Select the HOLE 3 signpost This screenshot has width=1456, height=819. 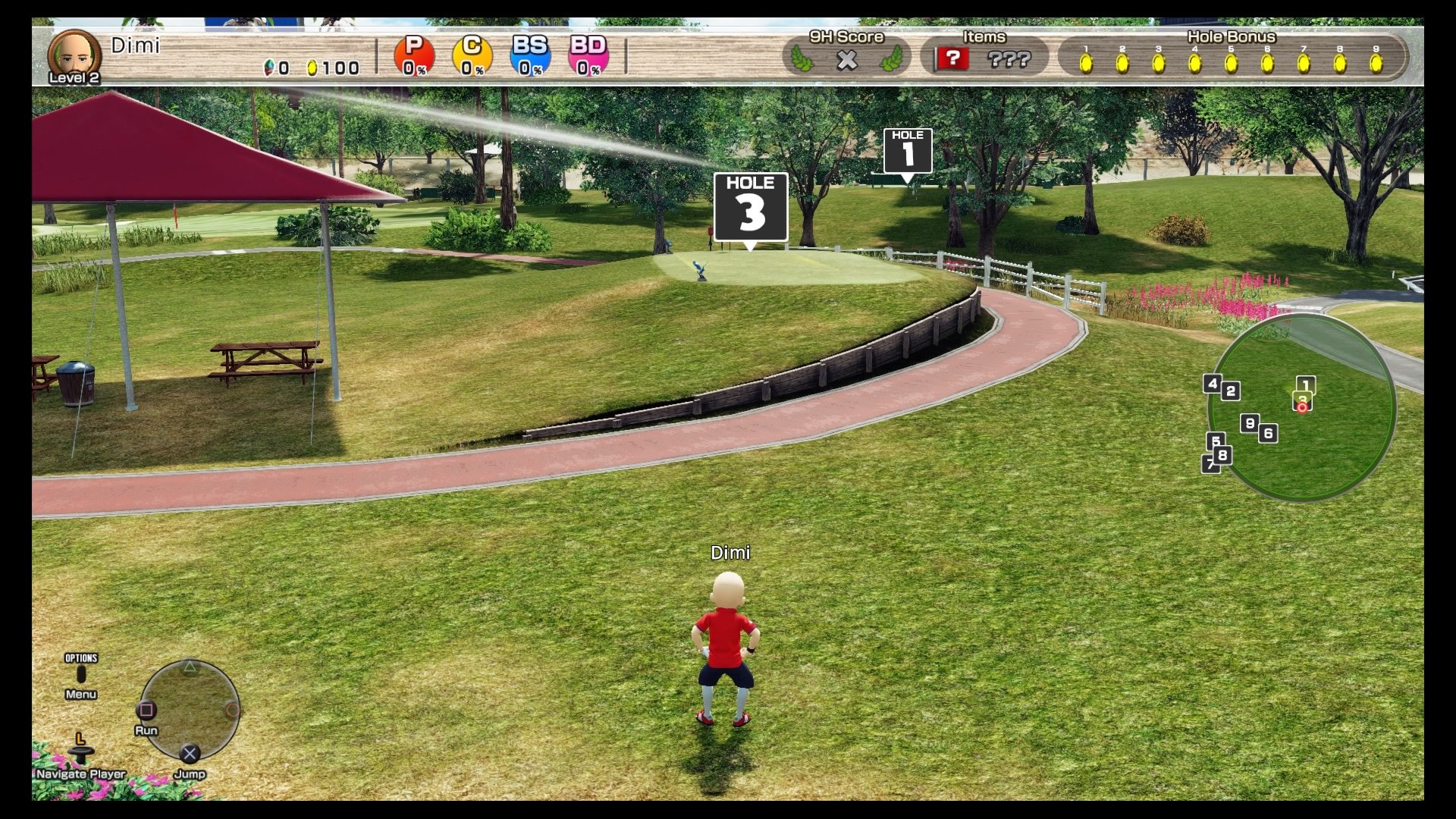pos(750,206)
